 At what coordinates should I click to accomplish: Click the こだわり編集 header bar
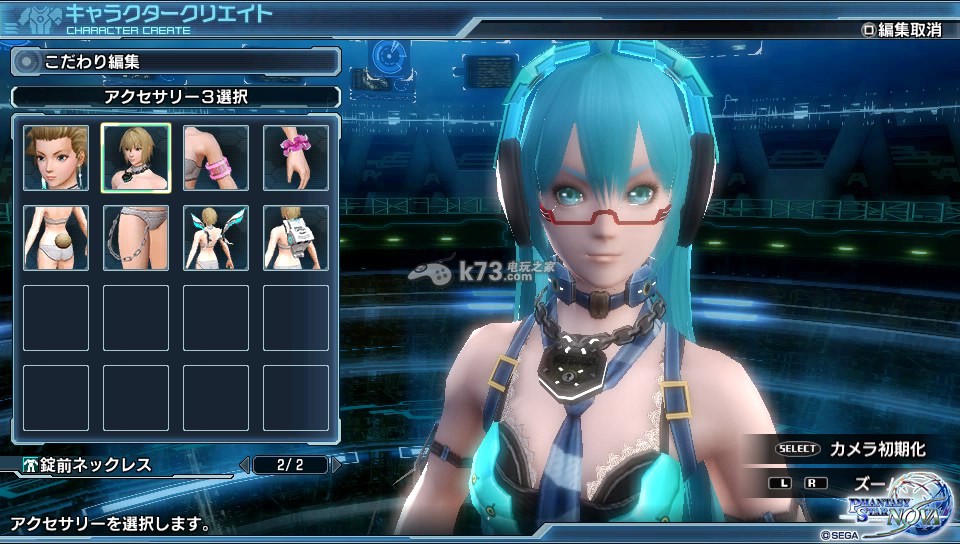pyautogui.click(x=175, y=61)
